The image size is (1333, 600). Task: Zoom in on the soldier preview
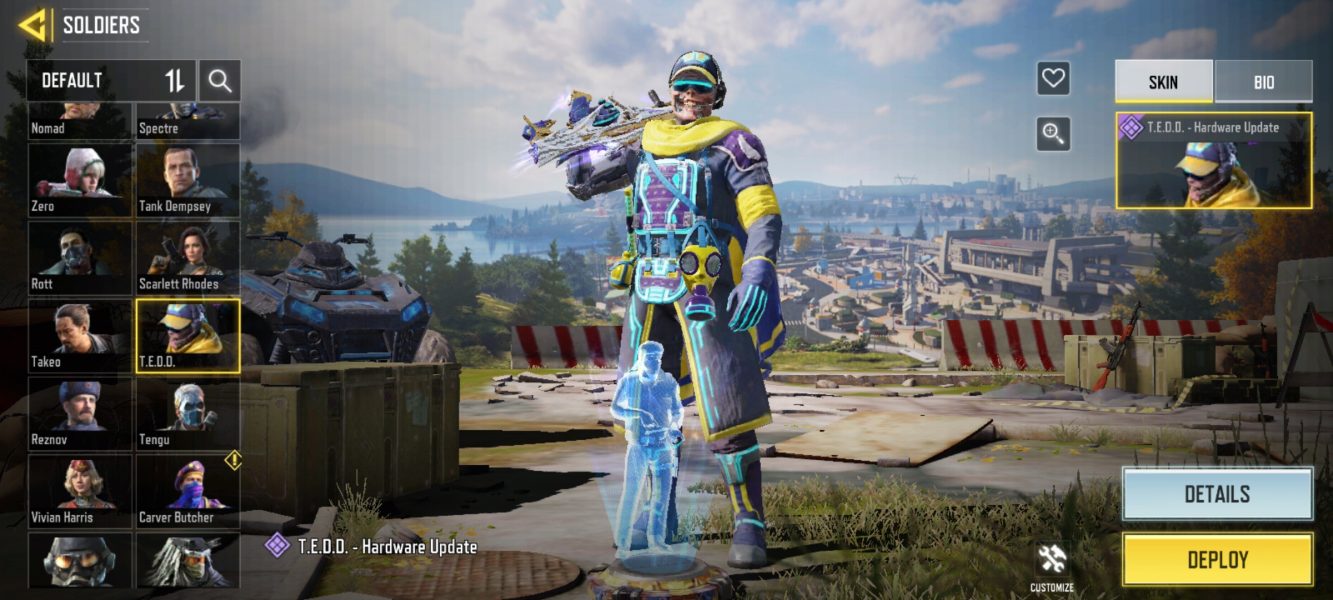pyautogui.click(x=1053, y=133)
